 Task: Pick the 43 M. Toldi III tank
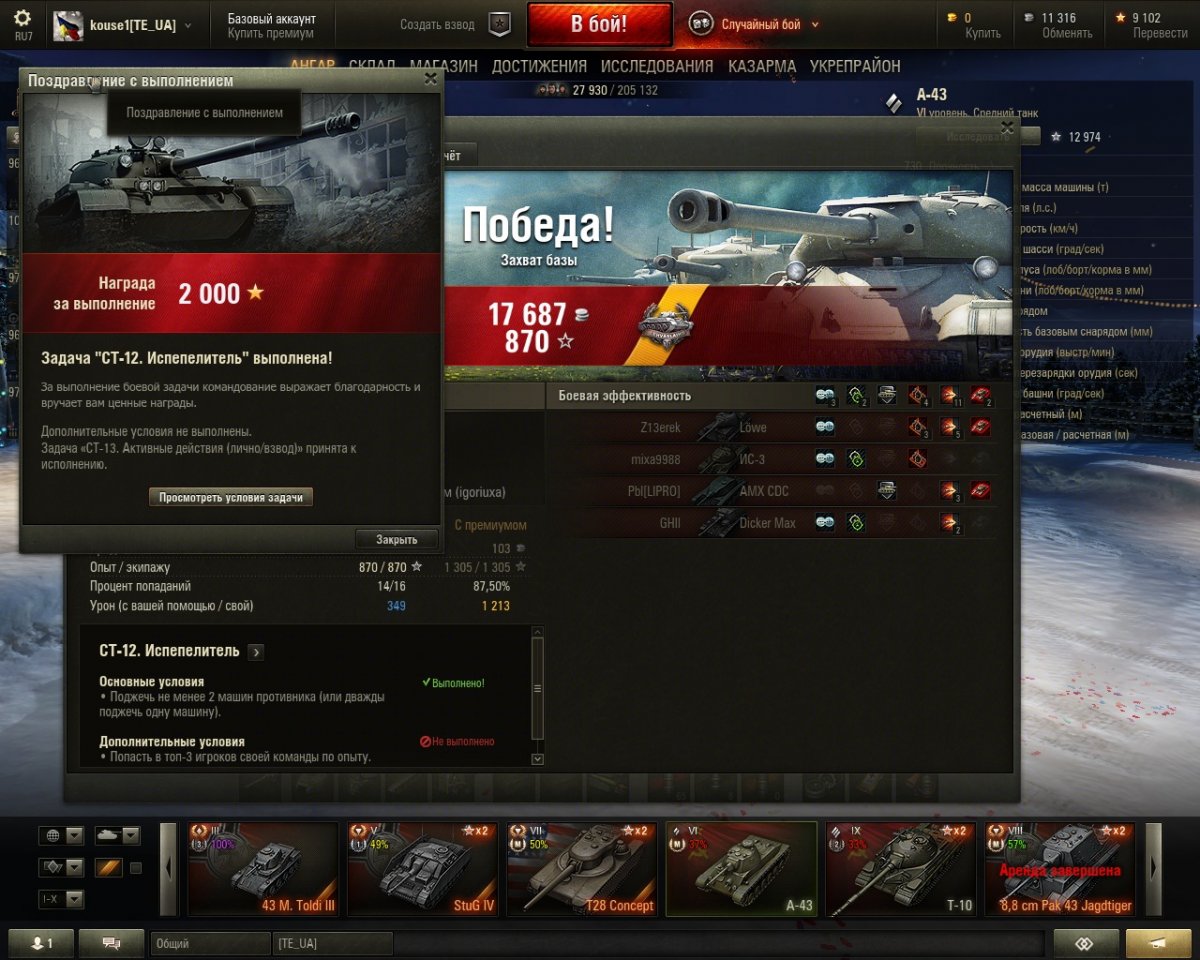[264, 869]
